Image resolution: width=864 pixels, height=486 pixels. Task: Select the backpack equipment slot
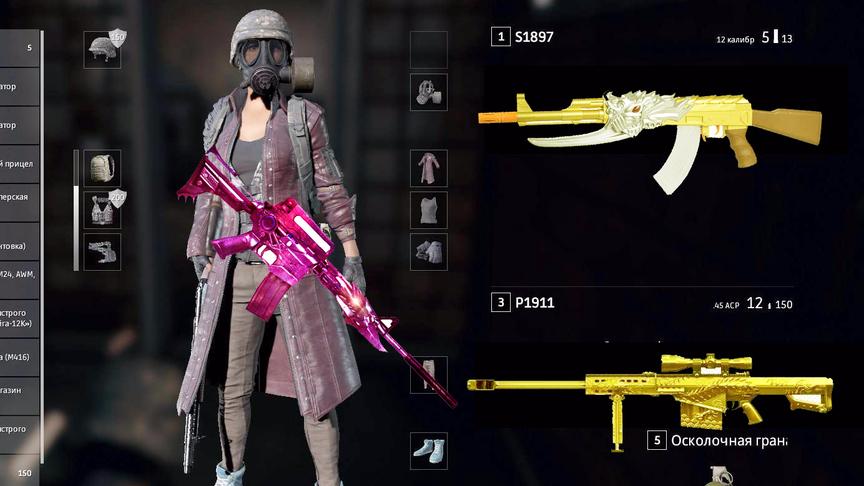(x=102, y=168)
